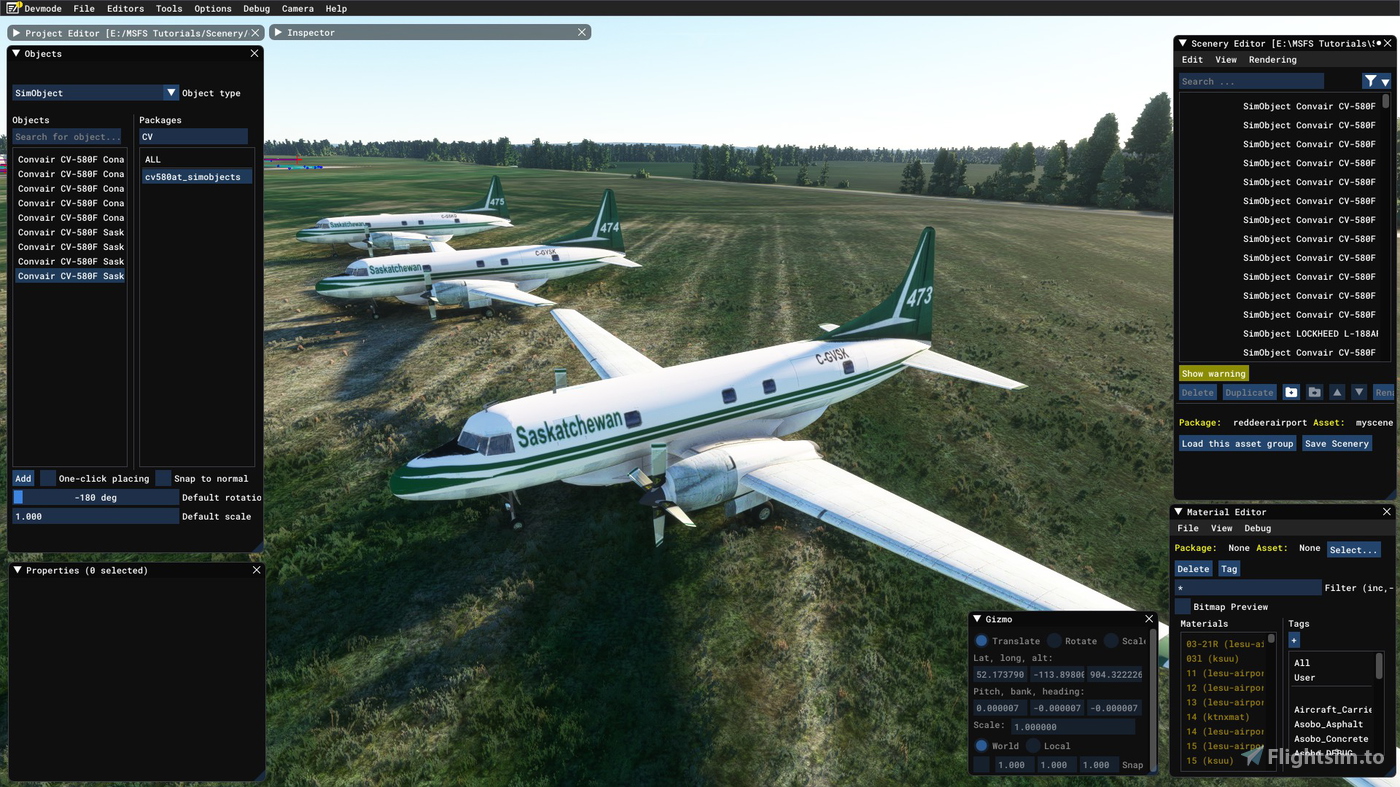The width and height of the screenshot is (1400, 787).
Task: Select the cv580at_simobjects package
Action: point(192,177)
